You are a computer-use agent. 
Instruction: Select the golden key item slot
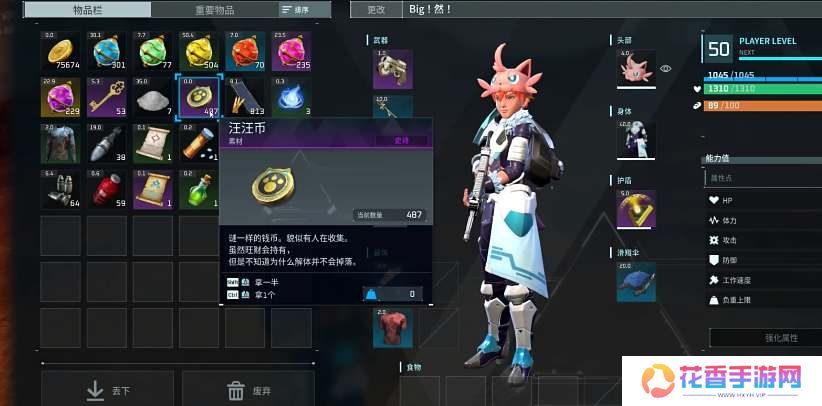pos(105,97)
